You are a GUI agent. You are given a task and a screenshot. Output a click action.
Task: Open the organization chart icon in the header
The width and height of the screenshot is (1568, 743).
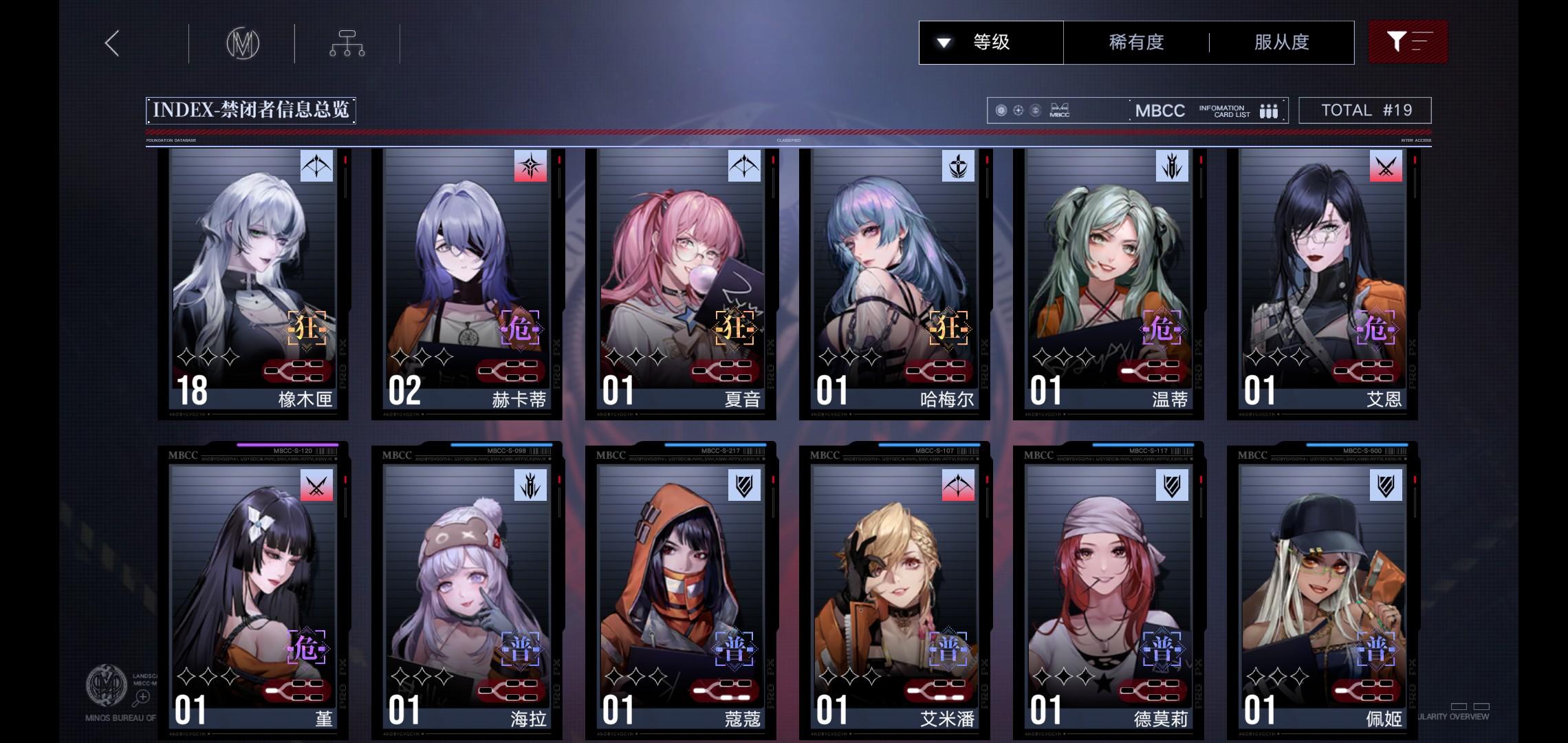[x=348, y=42]
